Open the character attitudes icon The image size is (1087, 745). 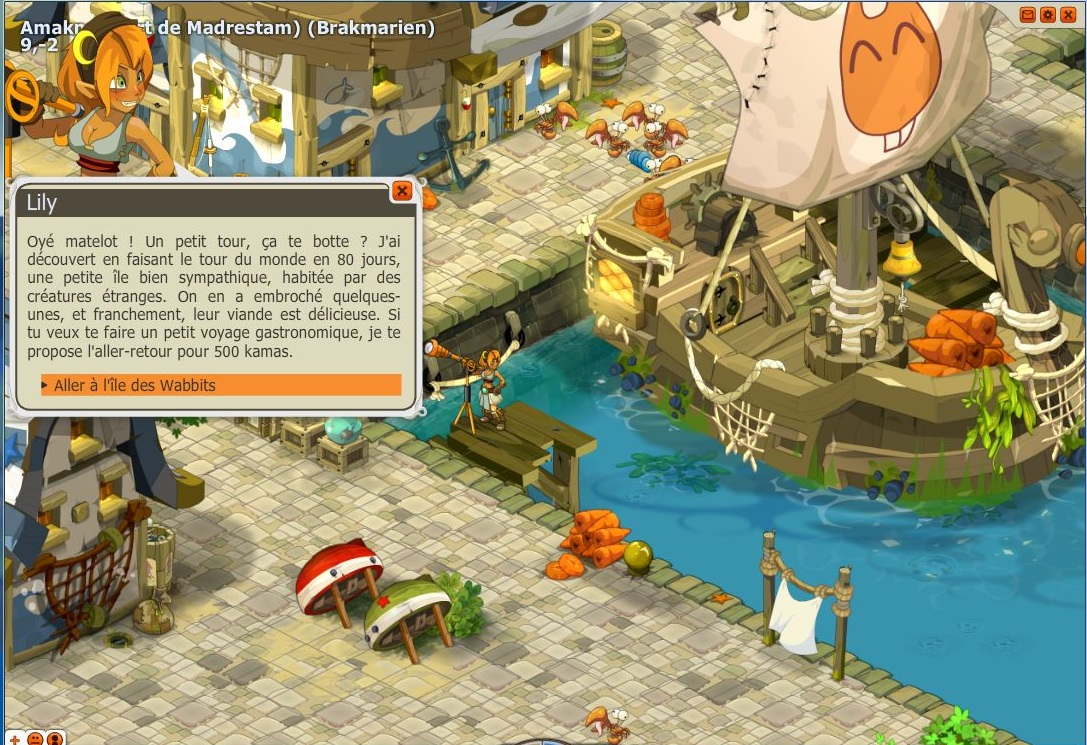[54, 739]
